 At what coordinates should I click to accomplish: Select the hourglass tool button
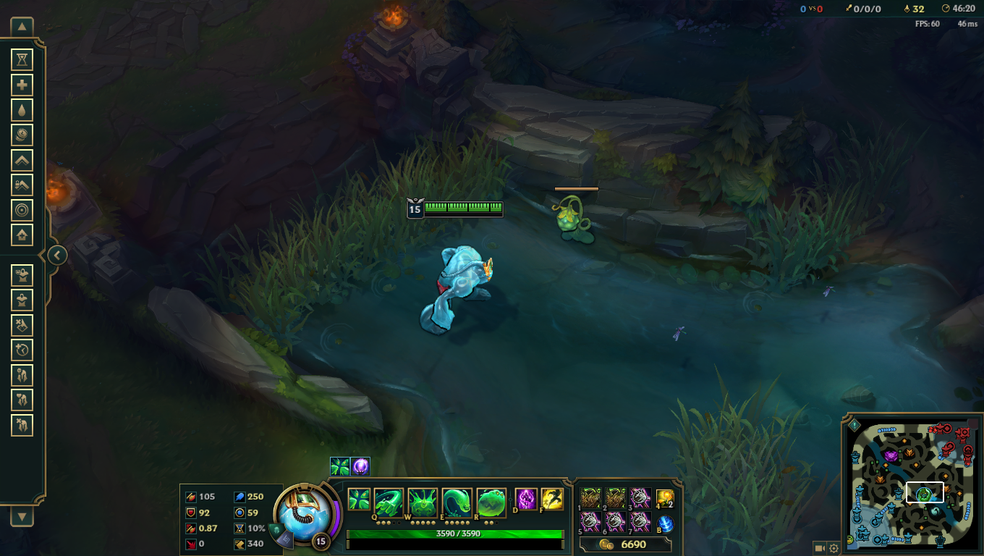coord(22,60)
